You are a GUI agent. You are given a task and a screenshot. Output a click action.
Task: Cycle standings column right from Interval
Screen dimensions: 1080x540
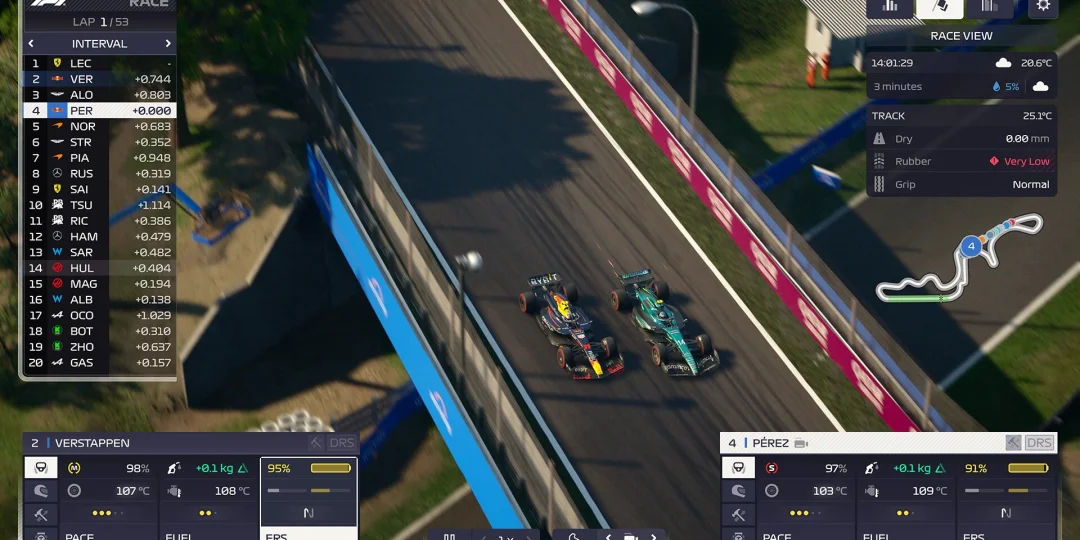click(168, 44)
